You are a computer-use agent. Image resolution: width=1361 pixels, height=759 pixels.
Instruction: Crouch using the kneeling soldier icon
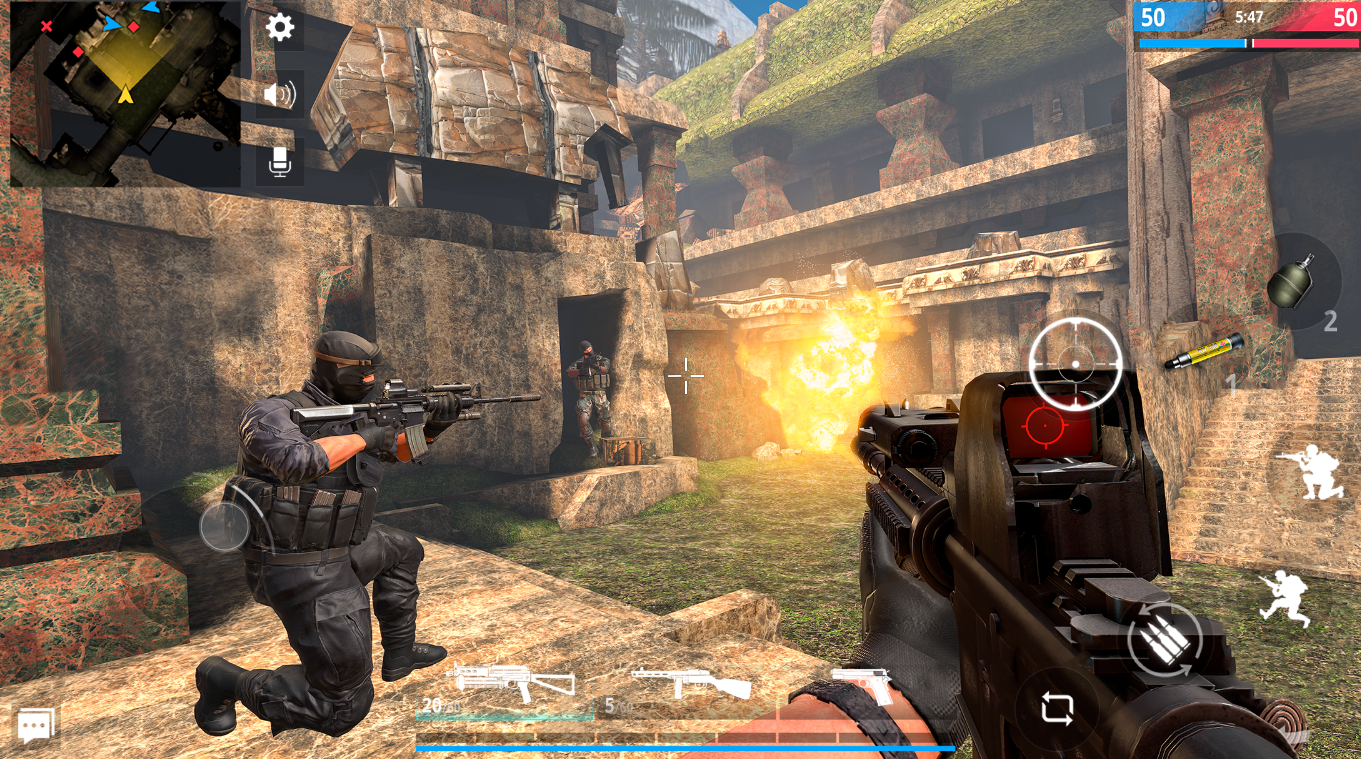point(1308,472)
